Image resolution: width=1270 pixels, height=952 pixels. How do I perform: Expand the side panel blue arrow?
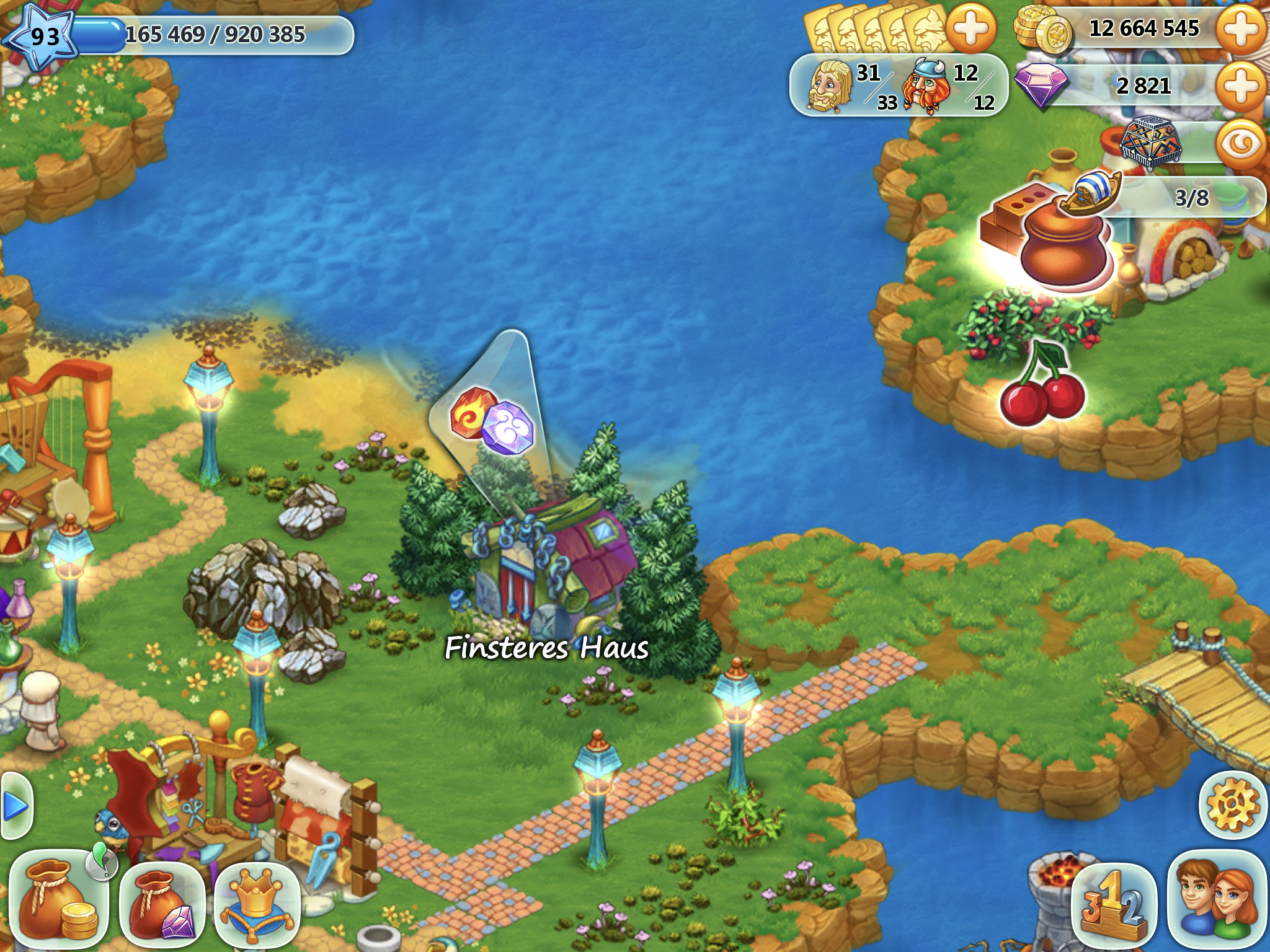coord(15,806)
